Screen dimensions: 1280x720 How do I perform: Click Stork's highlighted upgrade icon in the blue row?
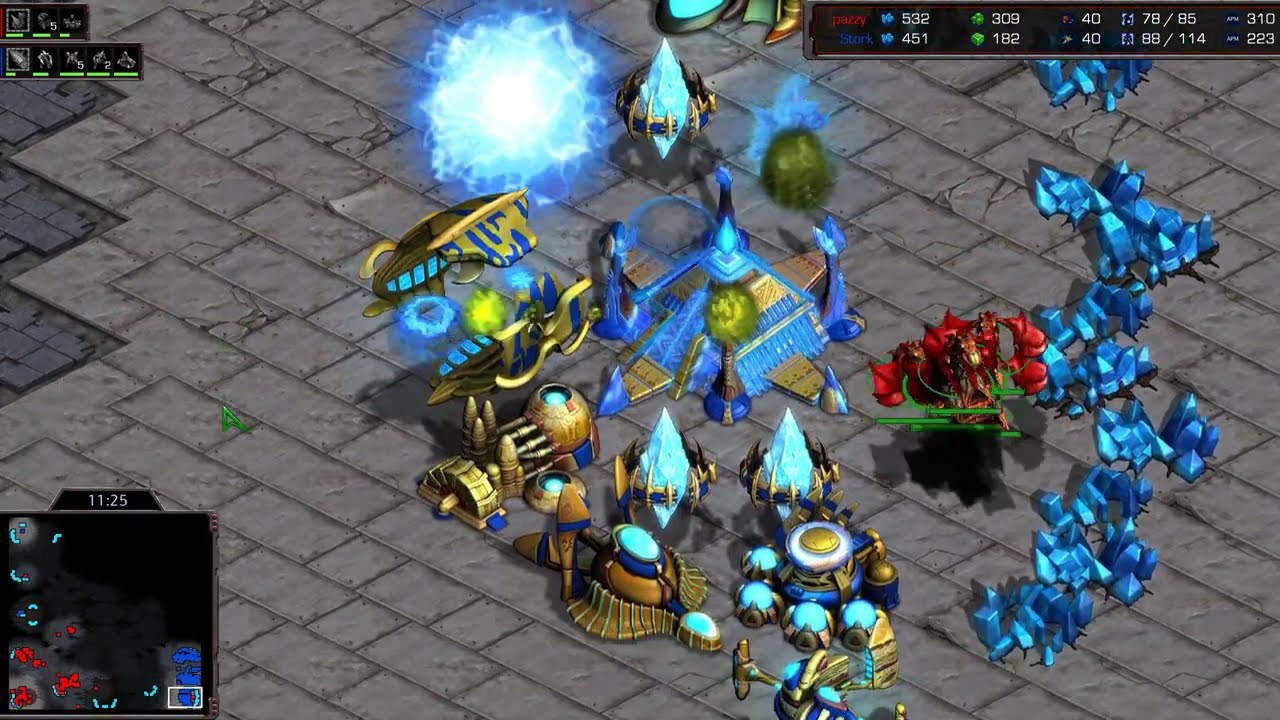point(18,60)
